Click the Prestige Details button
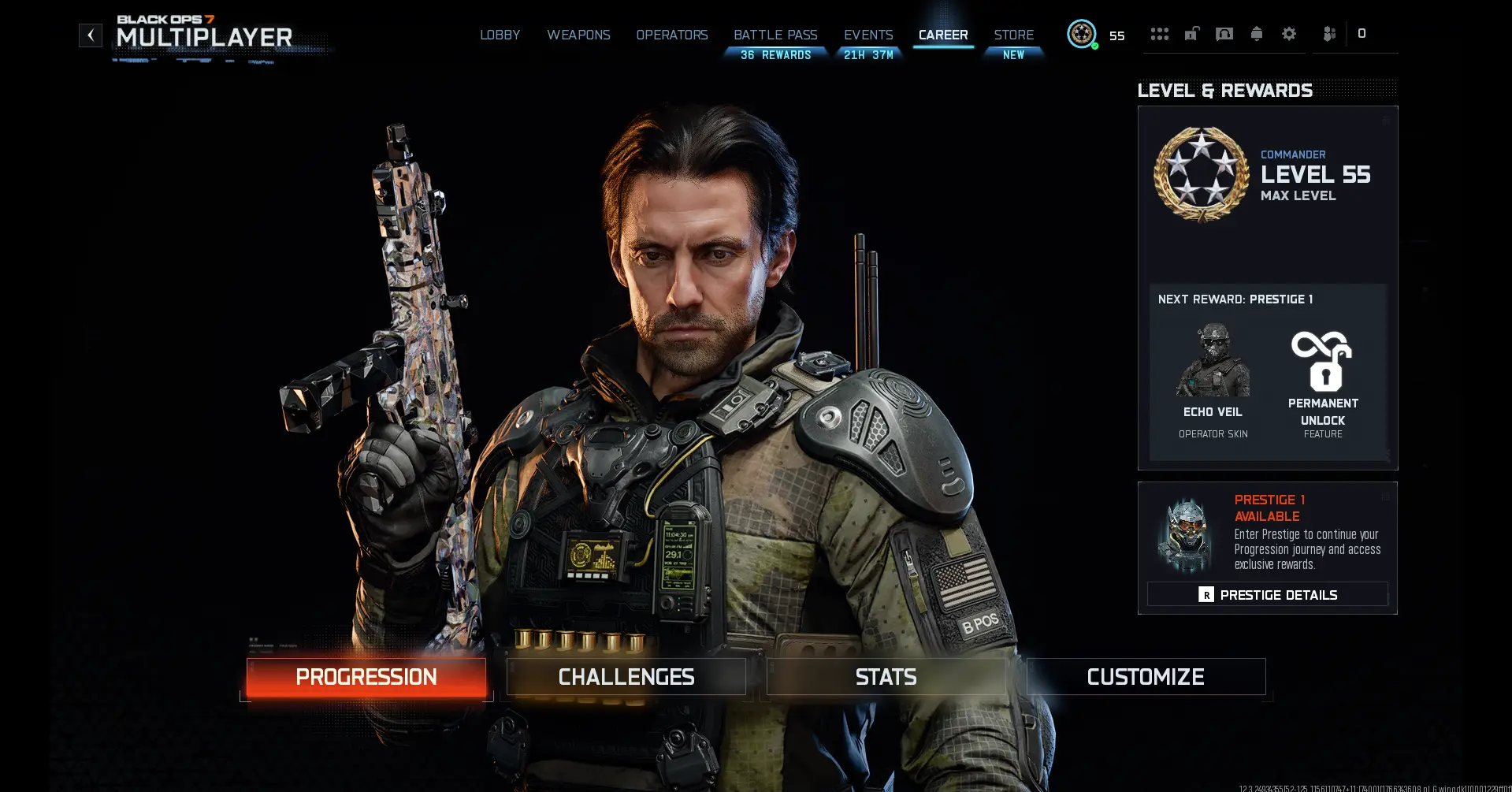 [x=1267, y=594]
